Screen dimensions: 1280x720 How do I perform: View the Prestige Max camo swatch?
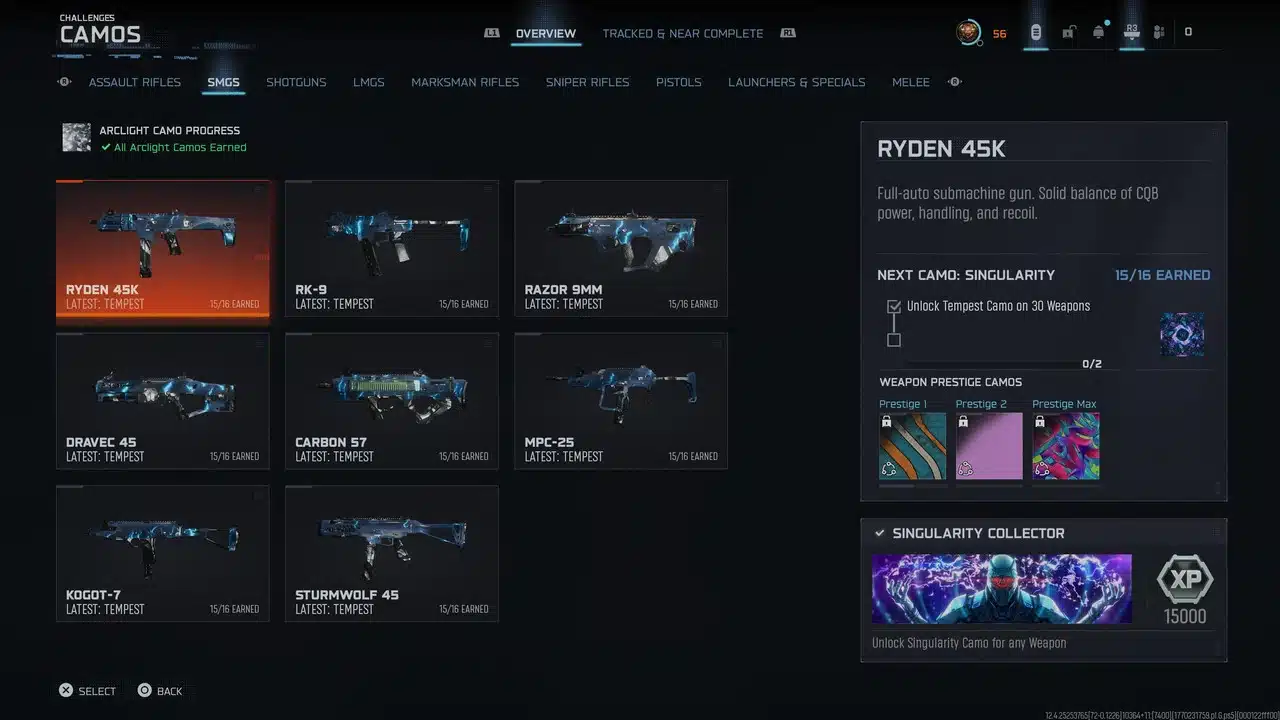pos(1065,446)
